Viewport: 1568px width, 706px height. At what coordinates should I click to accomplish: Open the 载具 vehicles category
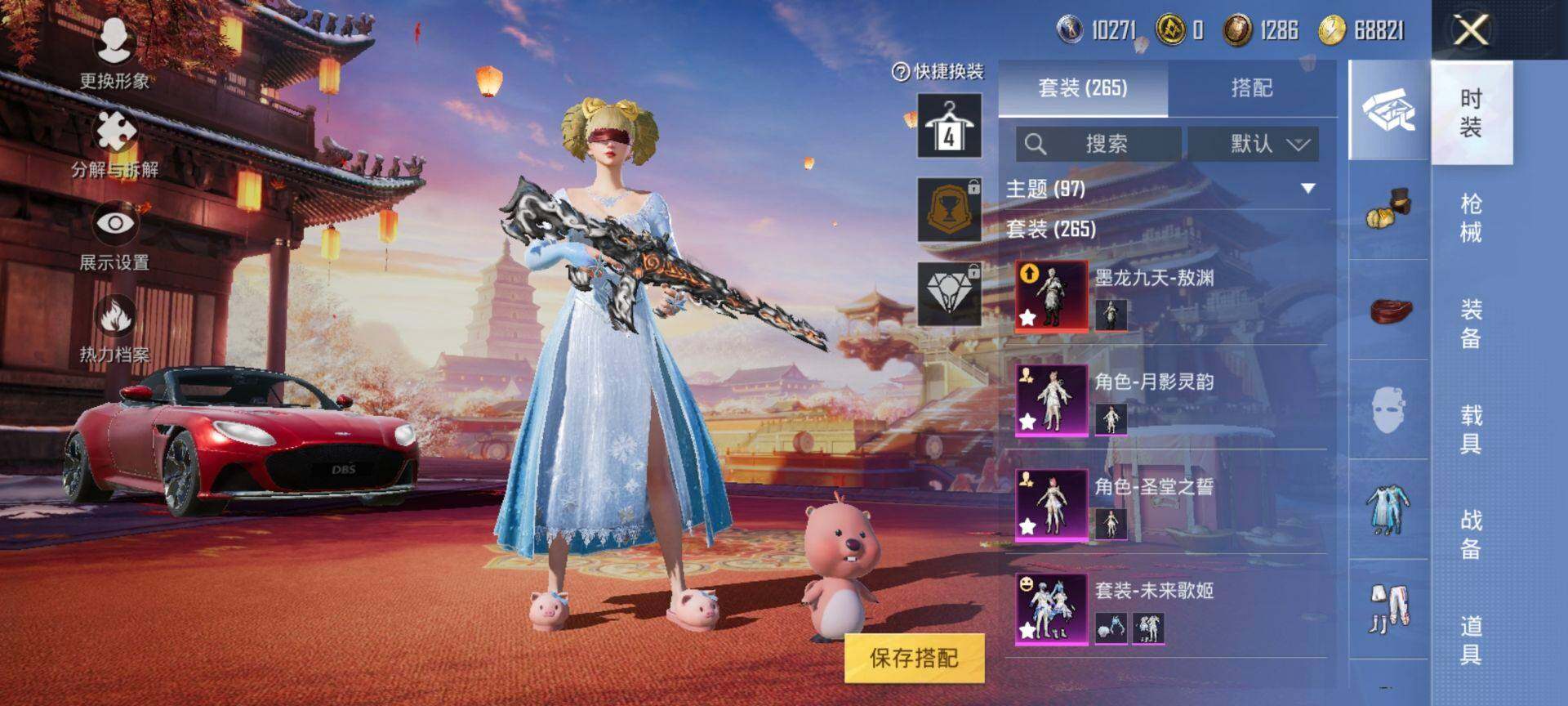tap(1471, 430)
